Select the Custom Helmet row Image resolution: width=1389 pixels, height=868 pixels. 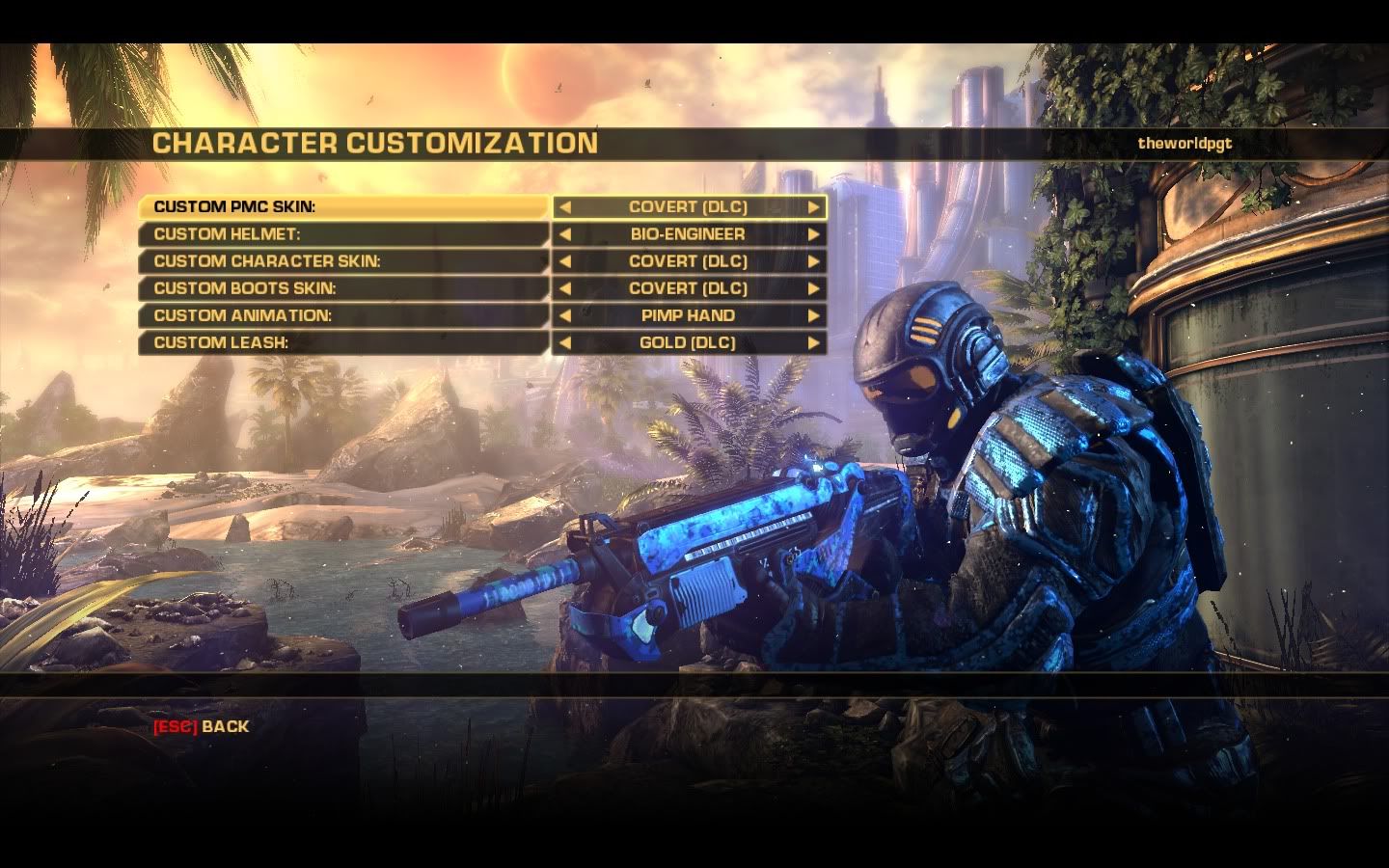pyautogui.click(x=342, y=234)
